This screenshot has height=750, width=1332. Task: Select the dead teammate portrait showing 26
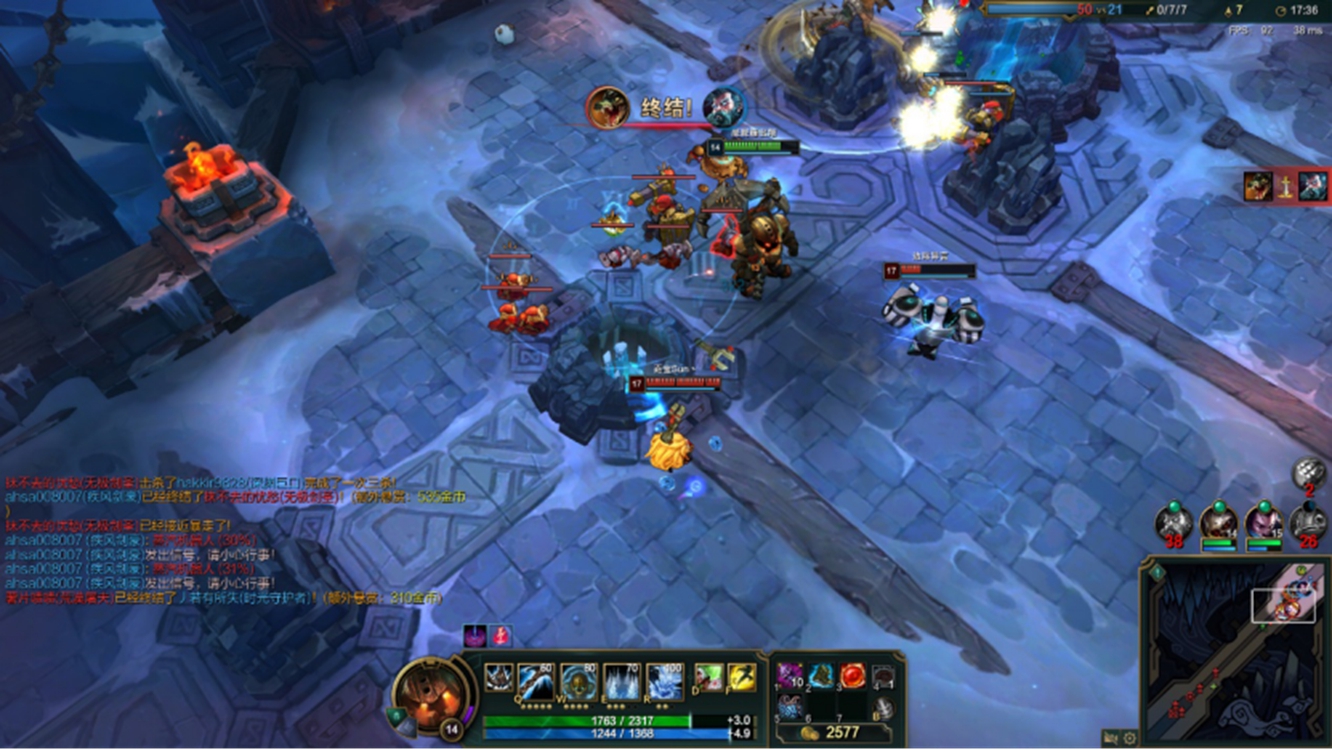point(1309,522)
